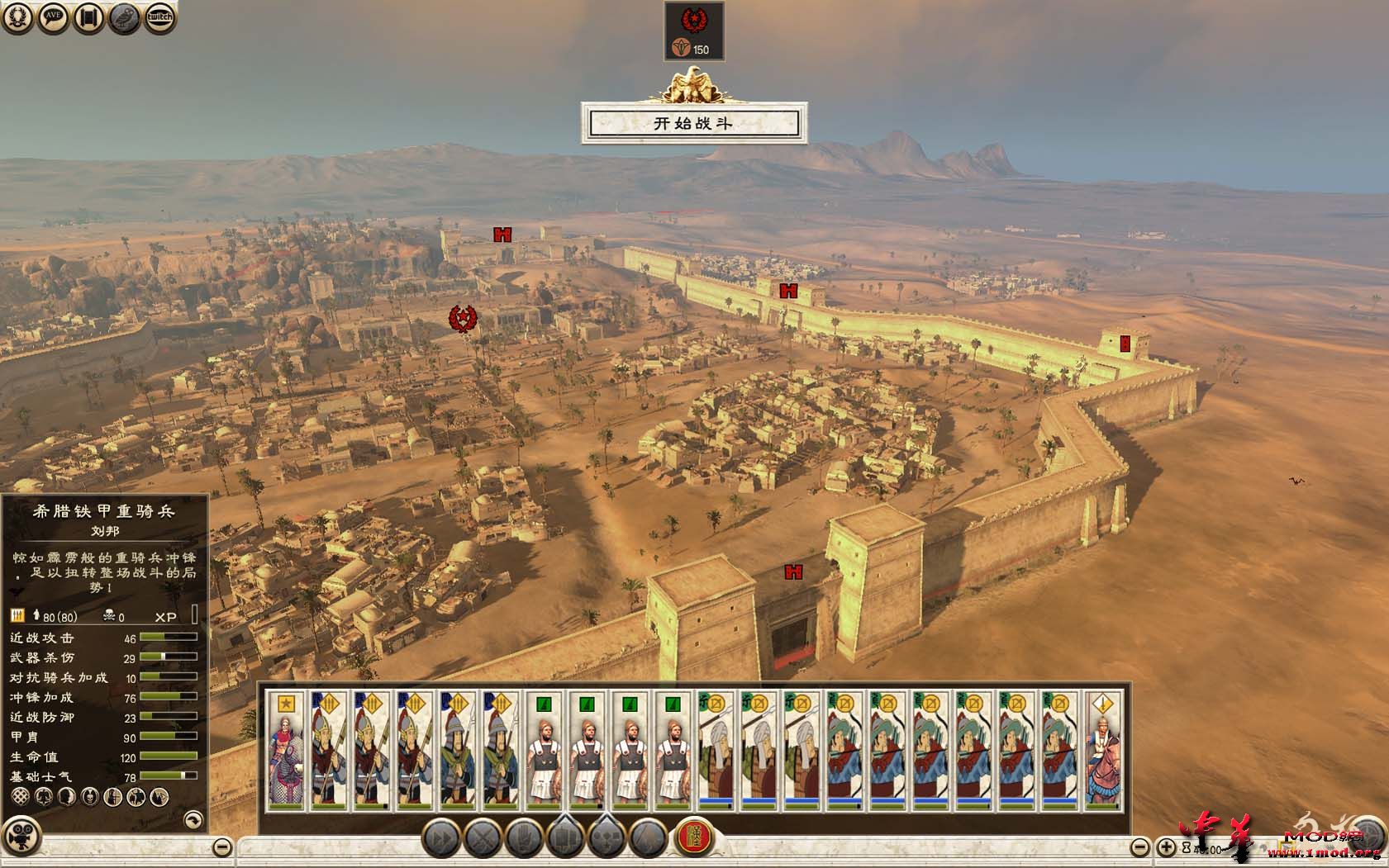
Task: Click the red seal button
Action: (695, 839)
